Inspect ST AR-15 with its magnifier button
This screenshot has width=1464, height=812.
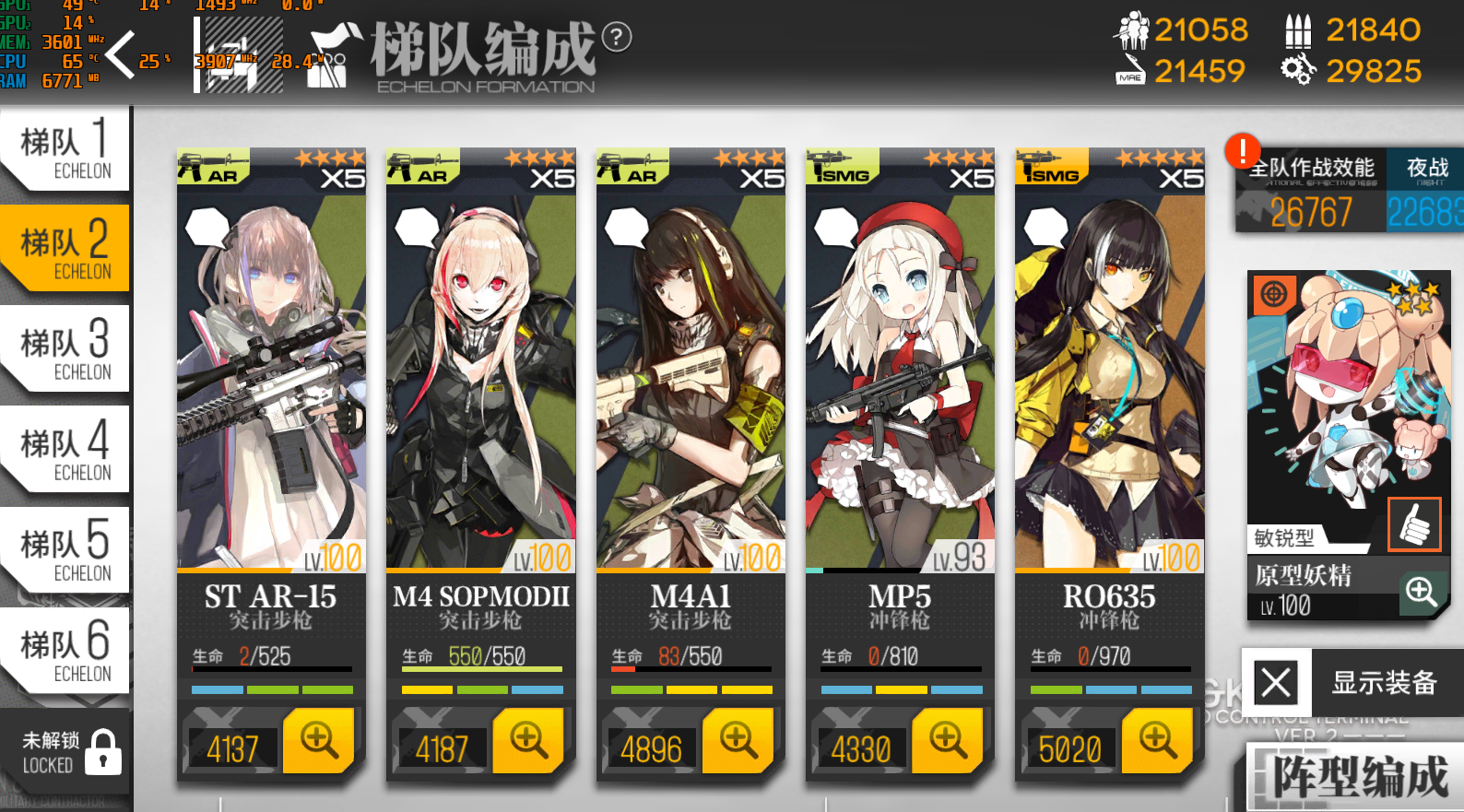(319, 740)
